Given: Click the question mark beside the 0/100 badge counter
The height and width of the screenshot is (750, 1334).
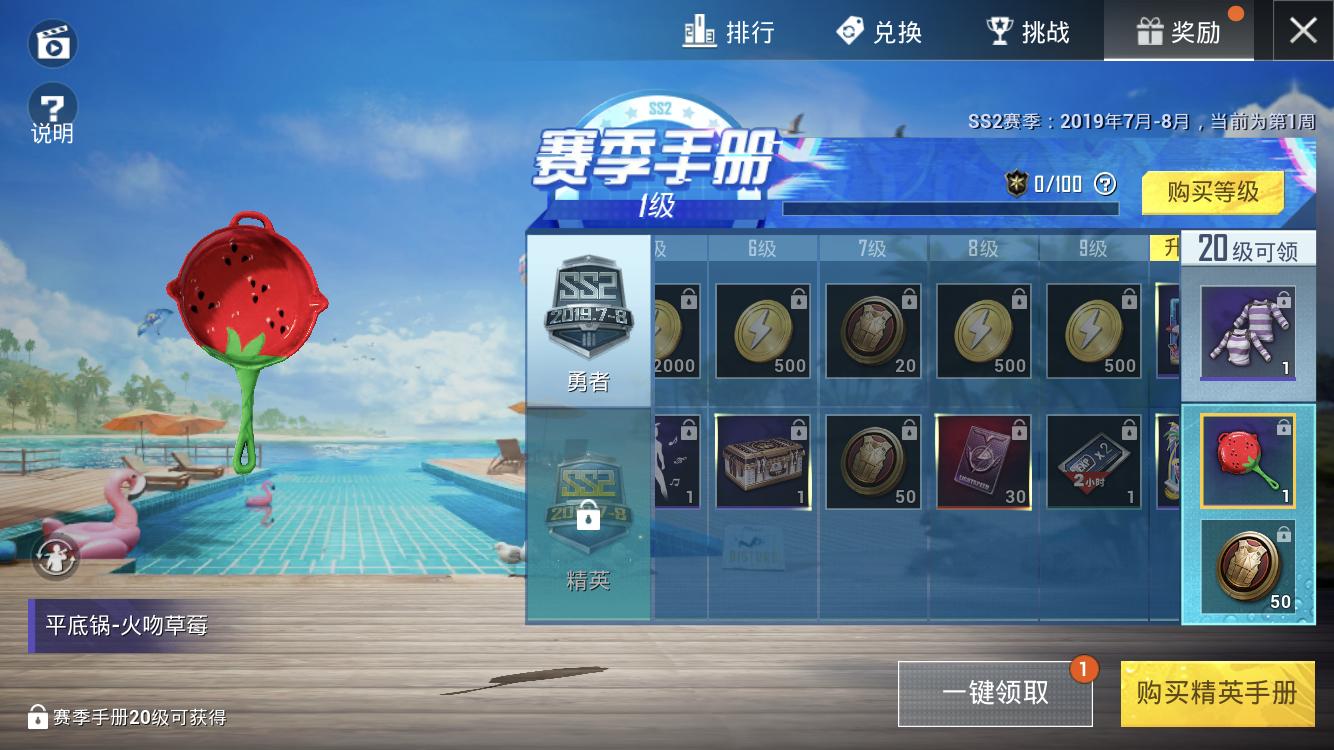Looking at the screenshot, I should pos(1106,184).
